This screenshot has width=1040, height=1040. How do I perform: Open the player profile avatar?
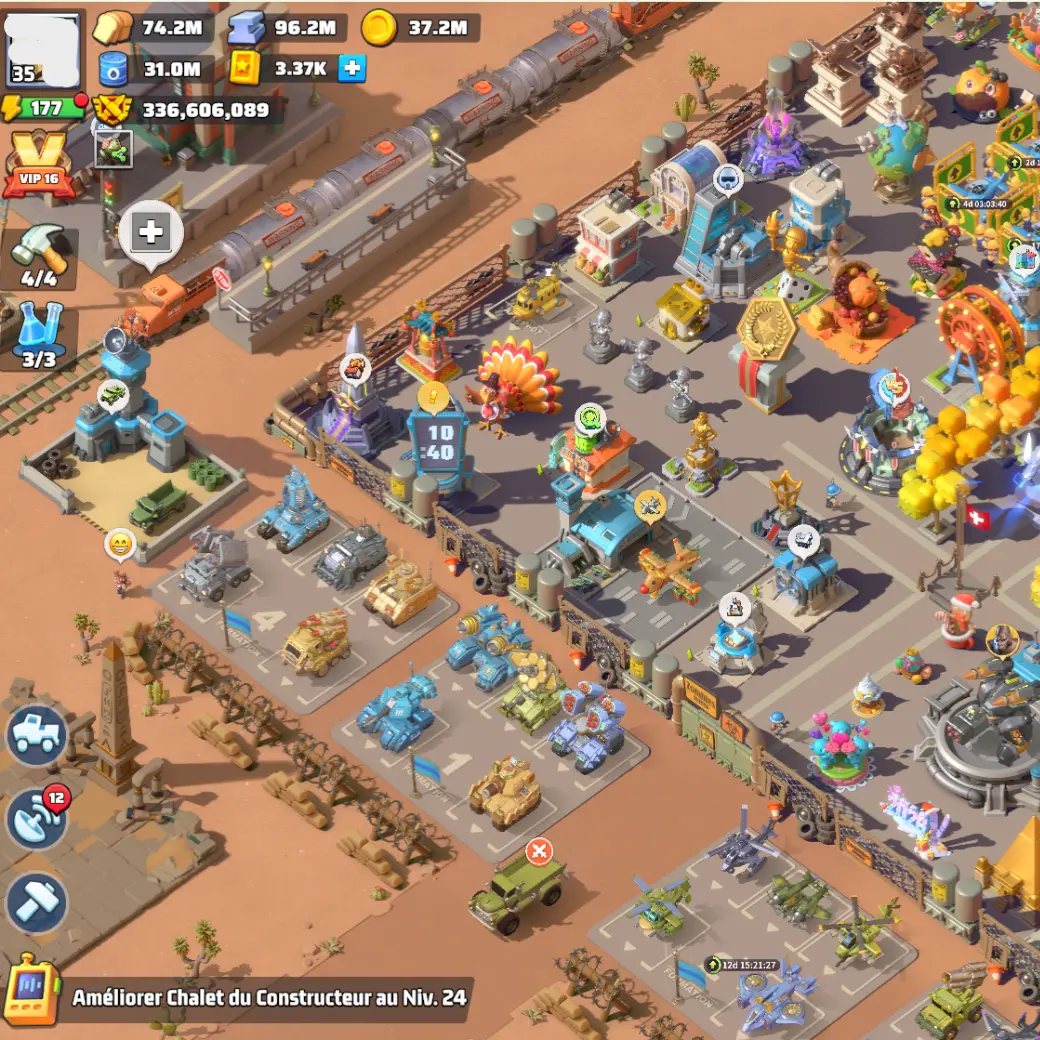click(44, 47)
